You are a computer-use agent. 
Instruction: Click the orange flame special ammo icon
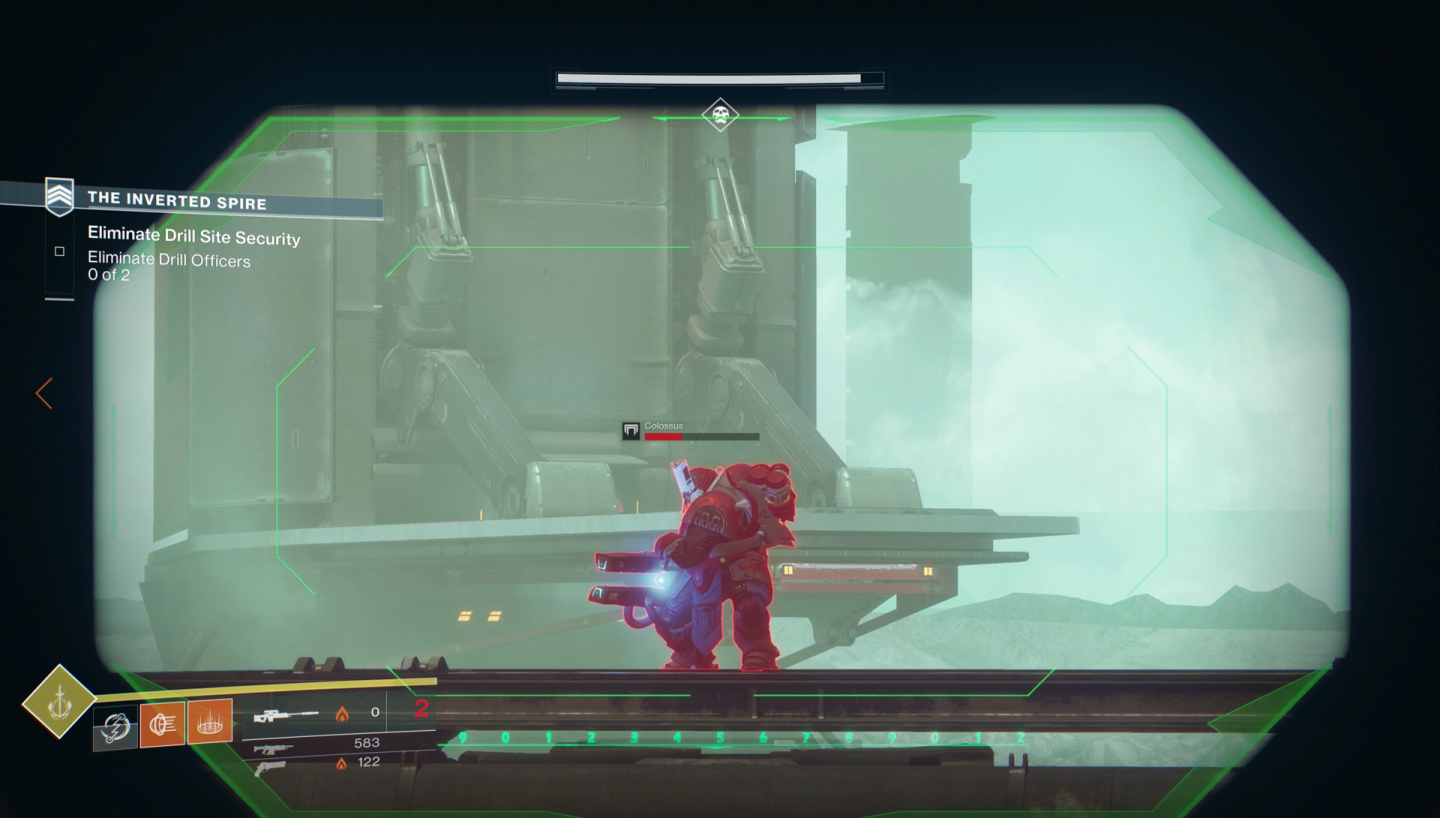[343, 713]
